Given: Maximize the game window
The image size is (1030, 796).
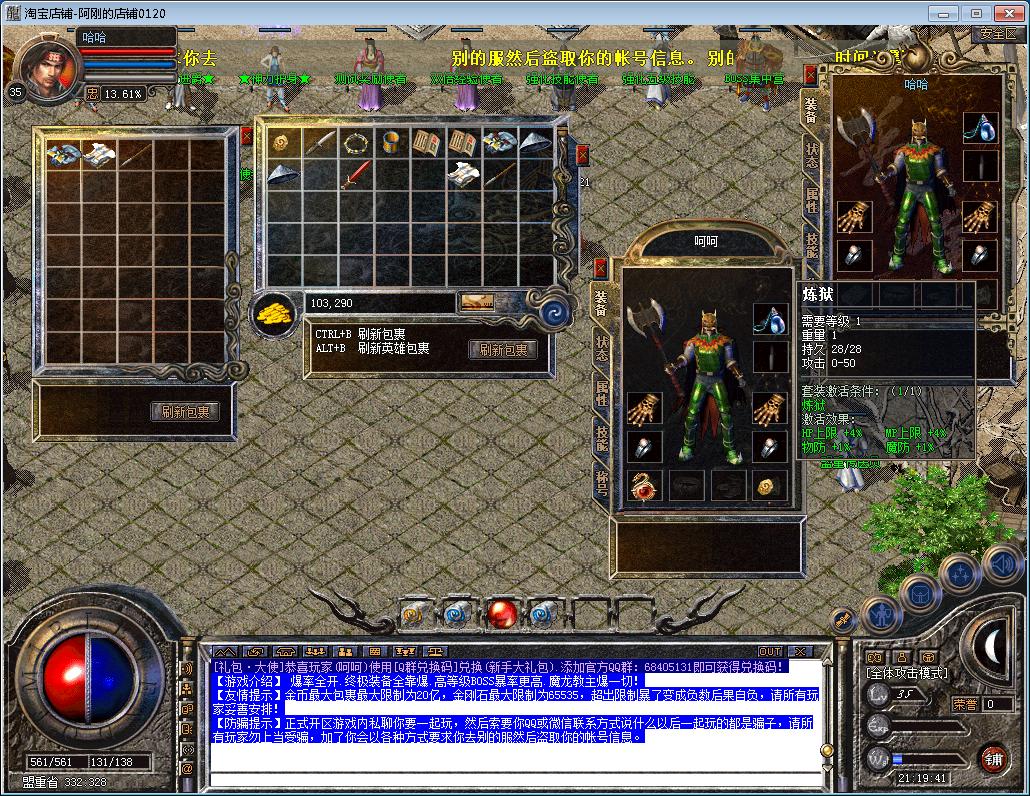Looking at the screenshot, I should click(x=976, y=13).
